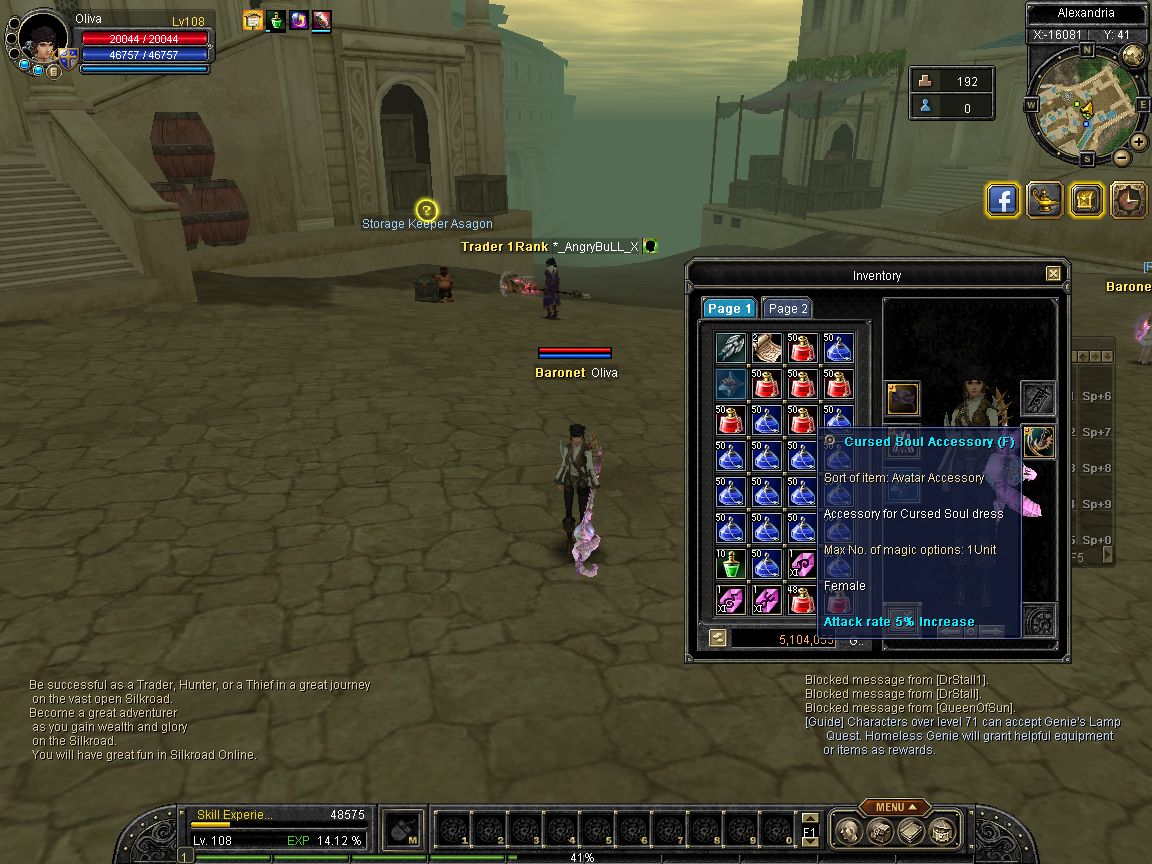Switch to inventory Page 2

pos(787,309)
